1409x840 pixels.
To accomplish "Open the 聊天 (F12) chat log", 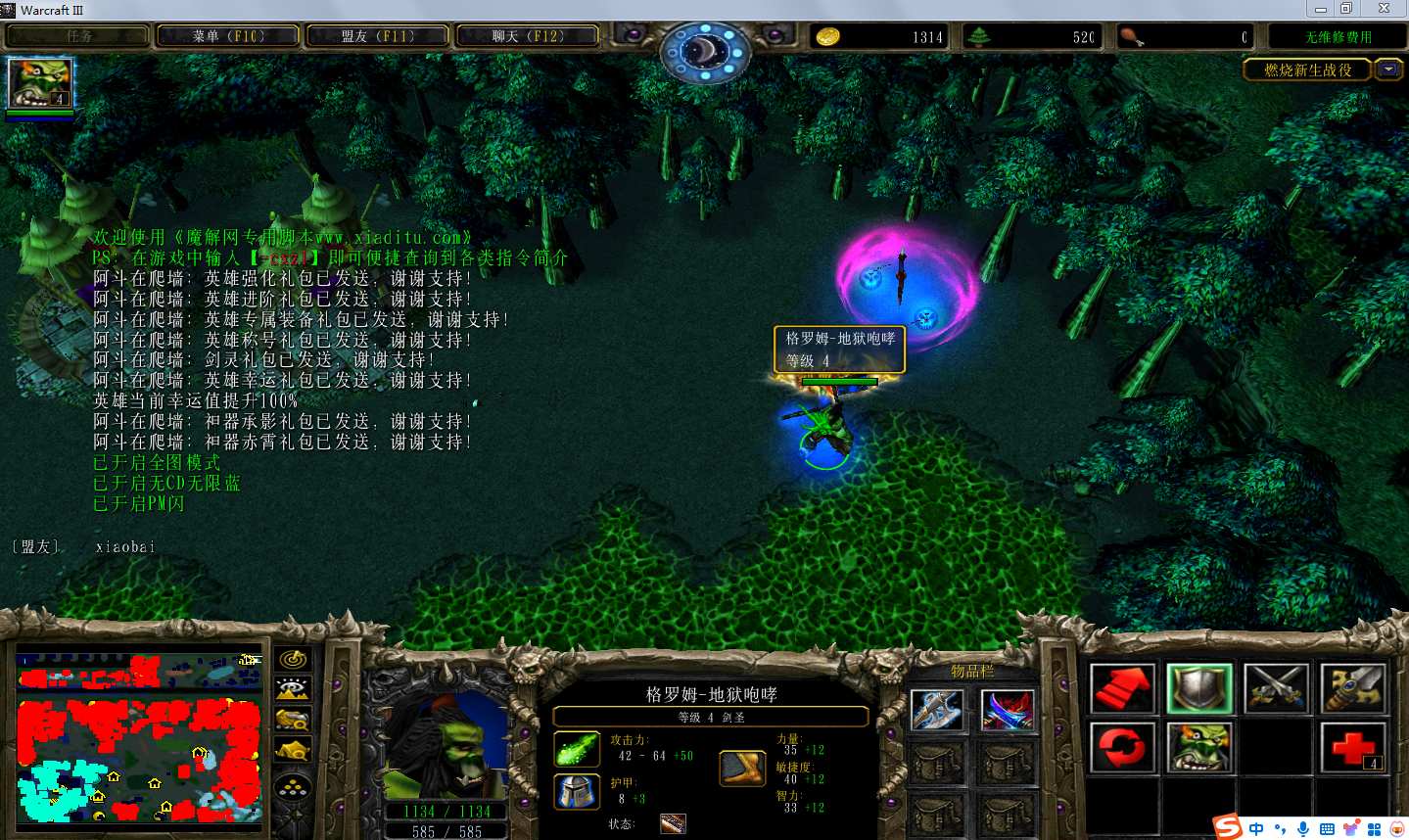I will (x=527, y=36).
